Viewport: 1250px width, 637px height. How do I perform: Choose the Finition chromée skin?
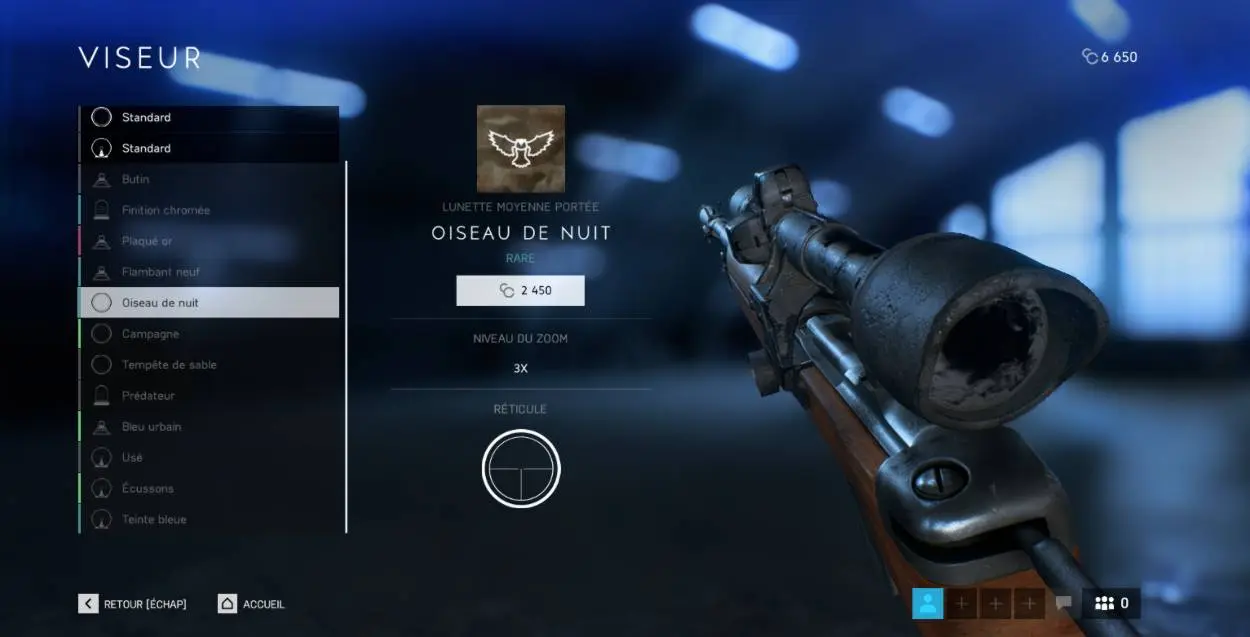click(x=208, y=210)
